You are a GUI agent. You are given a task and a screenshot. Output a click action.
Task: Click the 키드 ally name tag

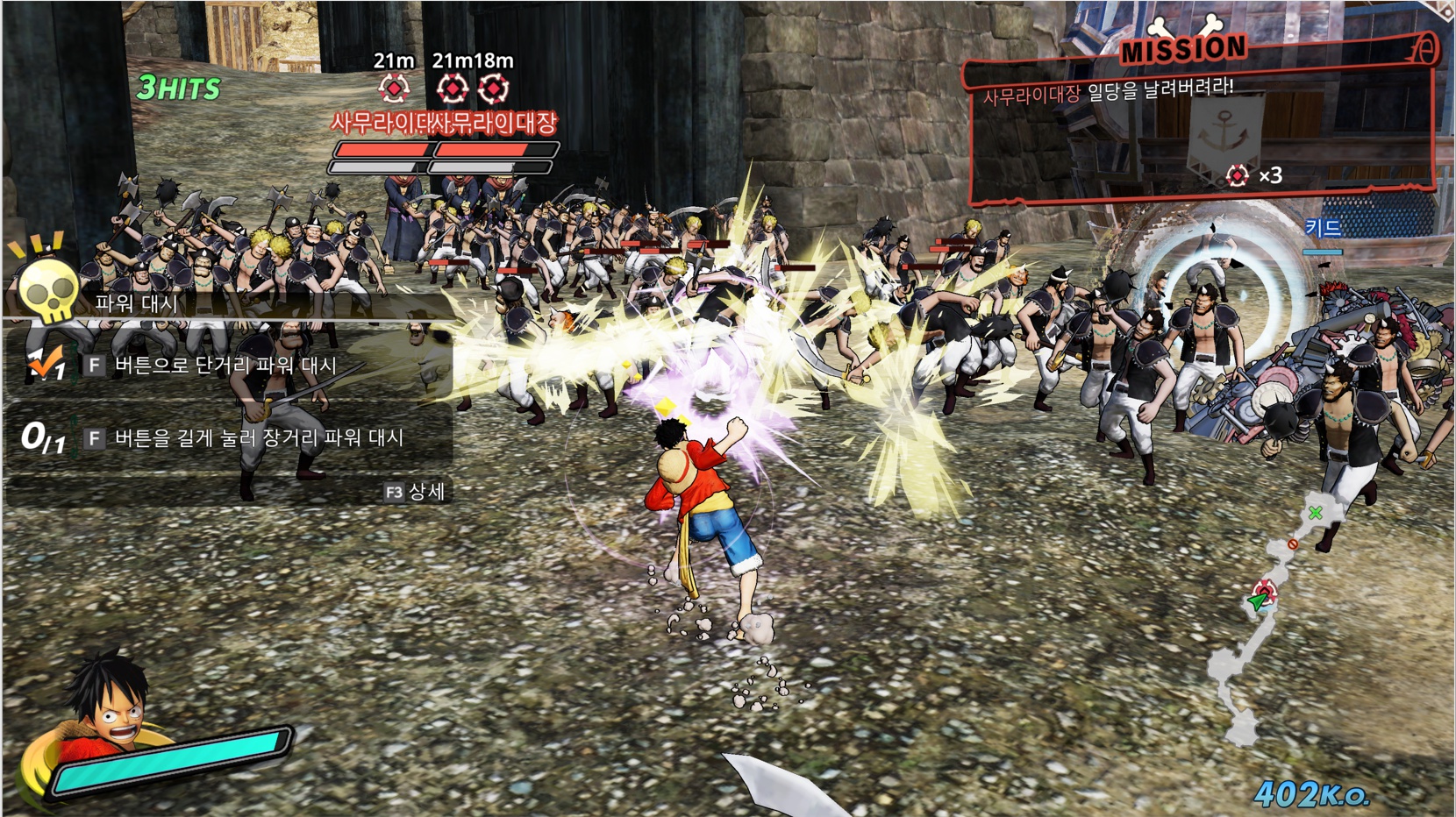pos(1323,229)
